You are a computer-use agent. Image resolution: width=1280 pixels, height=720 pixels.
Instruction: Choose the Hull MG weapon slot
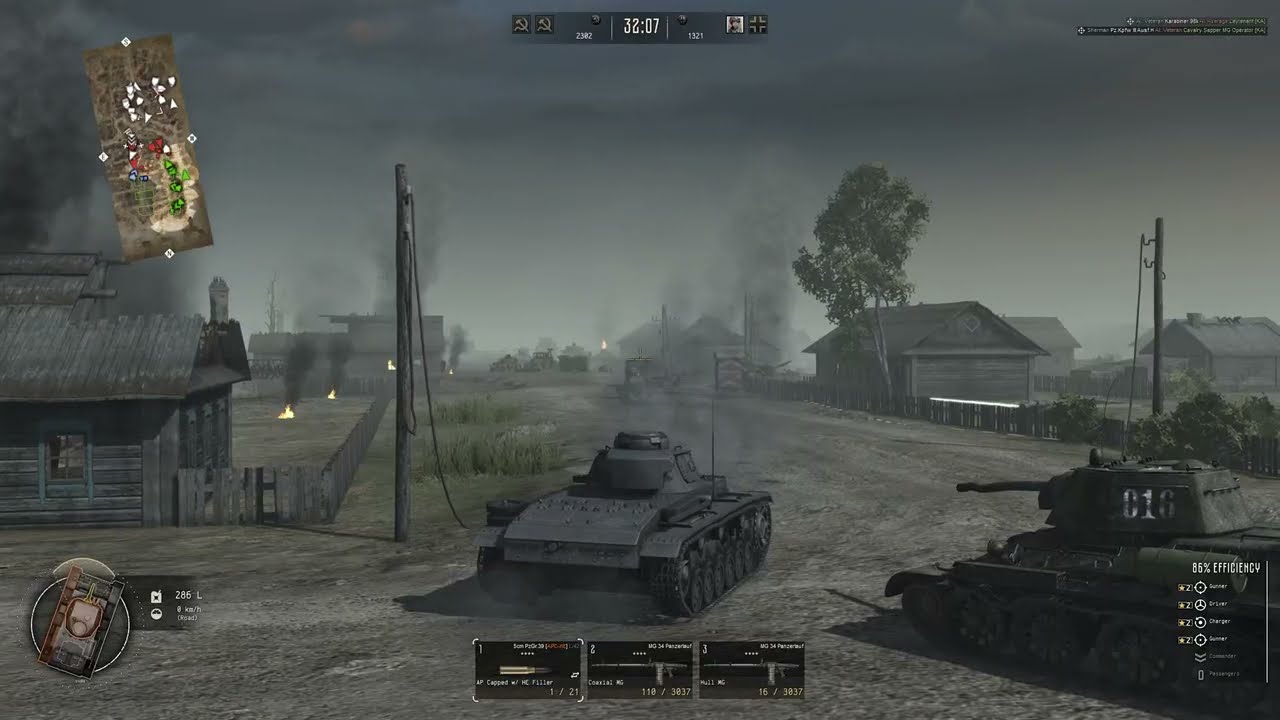pyautogui.click(x=752, y=669)
